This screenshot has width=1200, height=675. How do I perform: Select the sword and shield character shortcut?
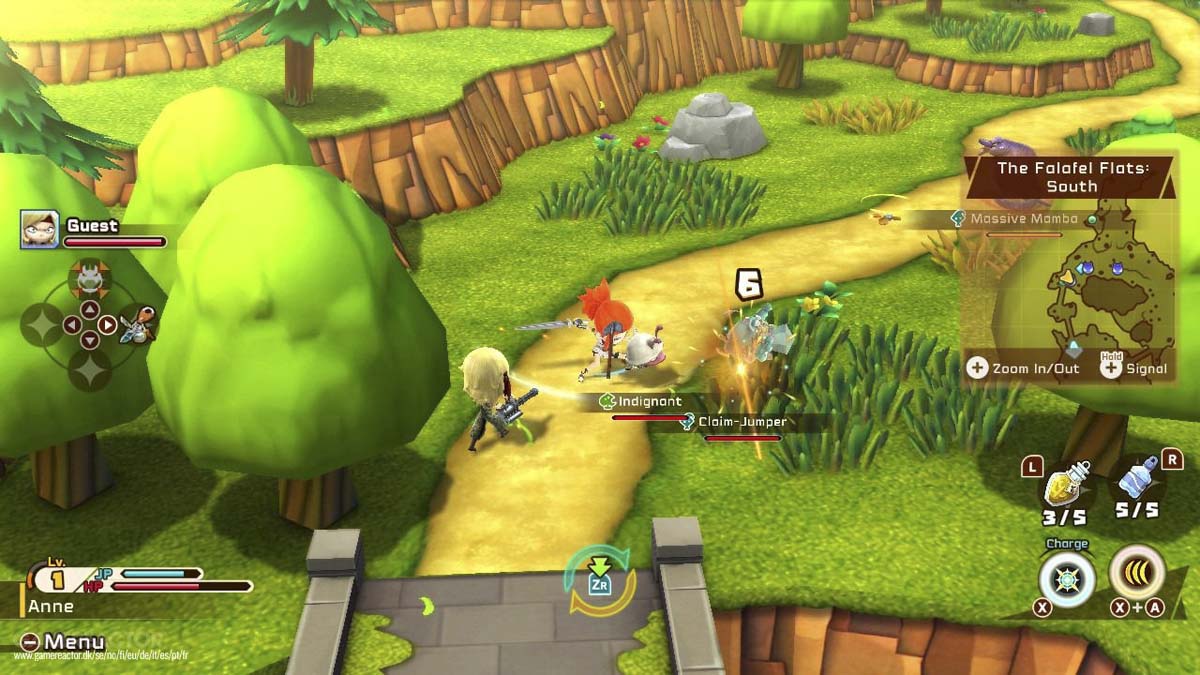138,325
